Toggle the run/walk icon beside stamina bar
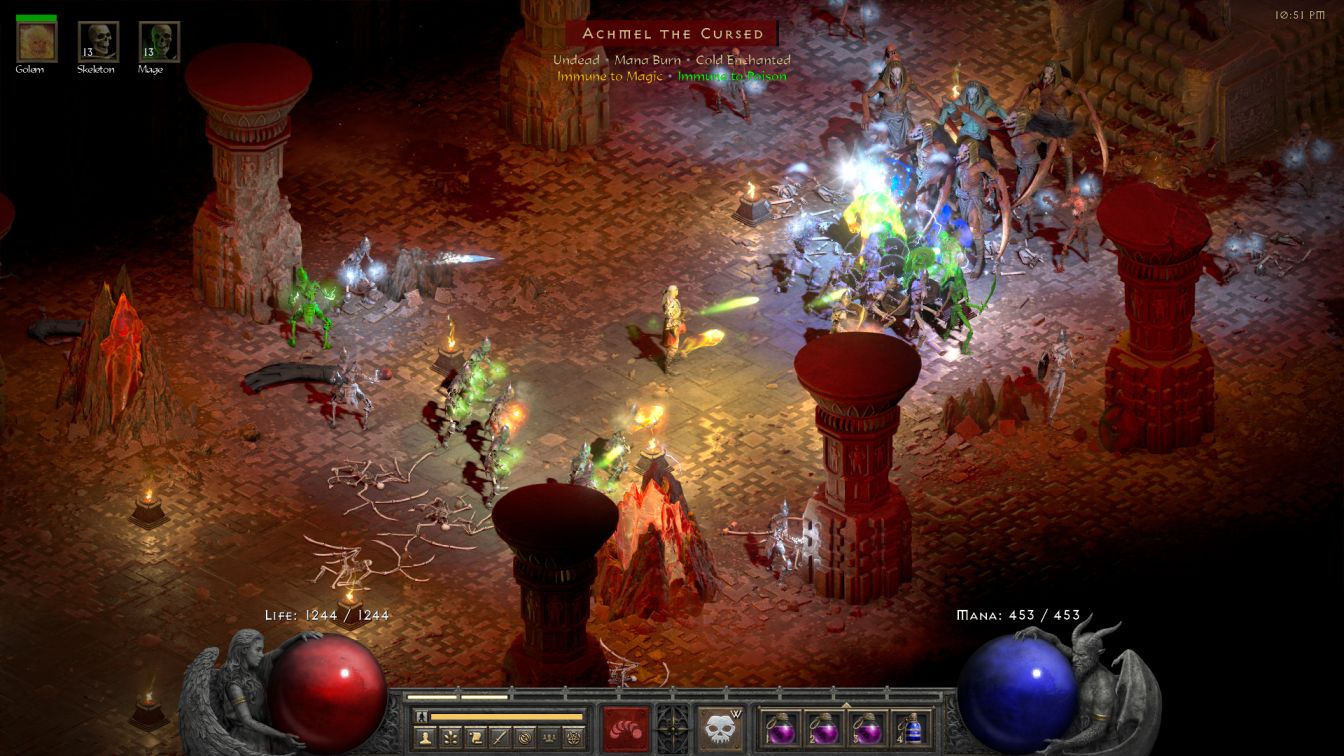This screenshot has width=1344, height=756. click(422, 716)
